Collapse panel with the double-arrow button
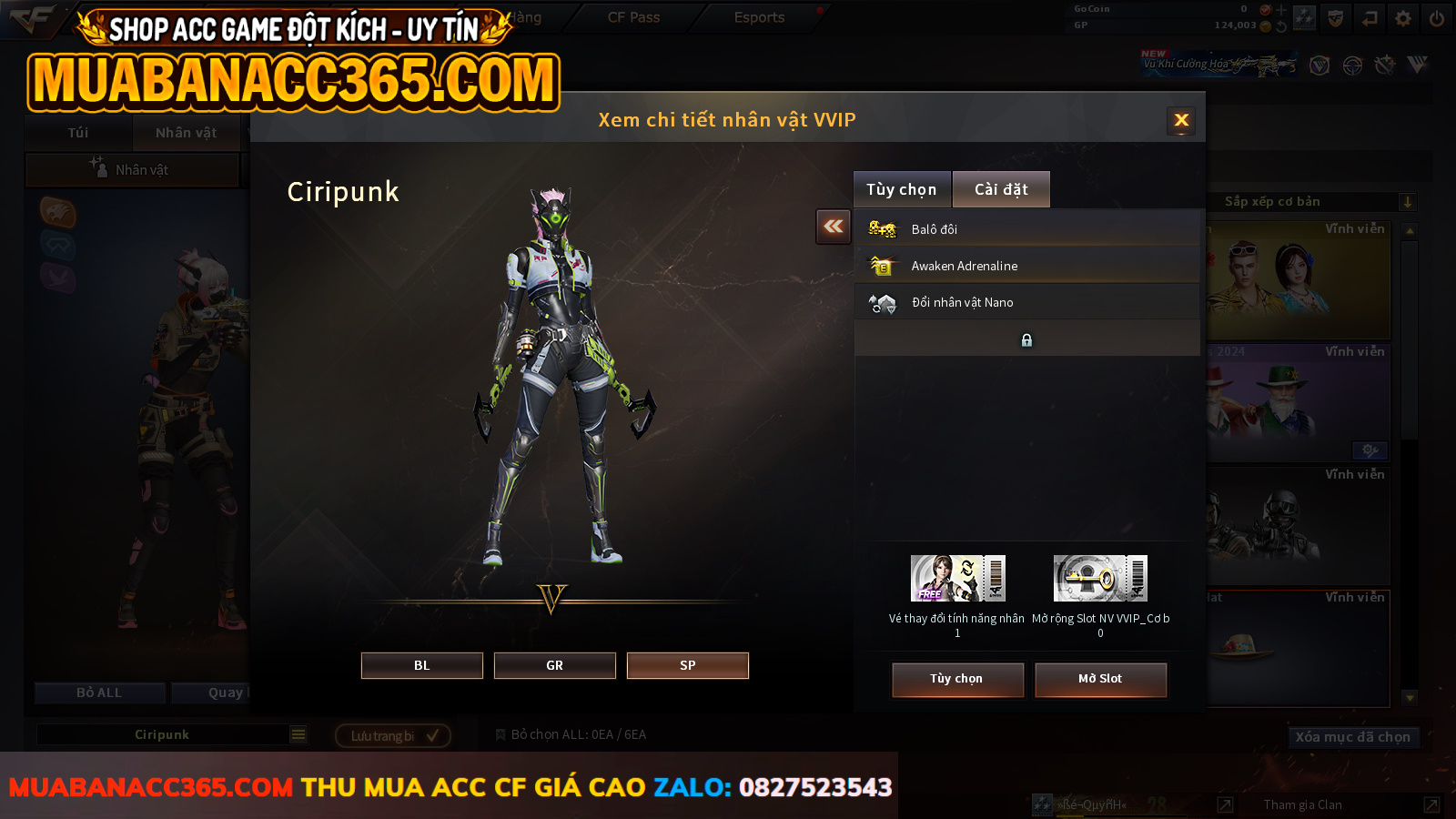This screenshot has width=1456, height=819. tap(834, 227)
